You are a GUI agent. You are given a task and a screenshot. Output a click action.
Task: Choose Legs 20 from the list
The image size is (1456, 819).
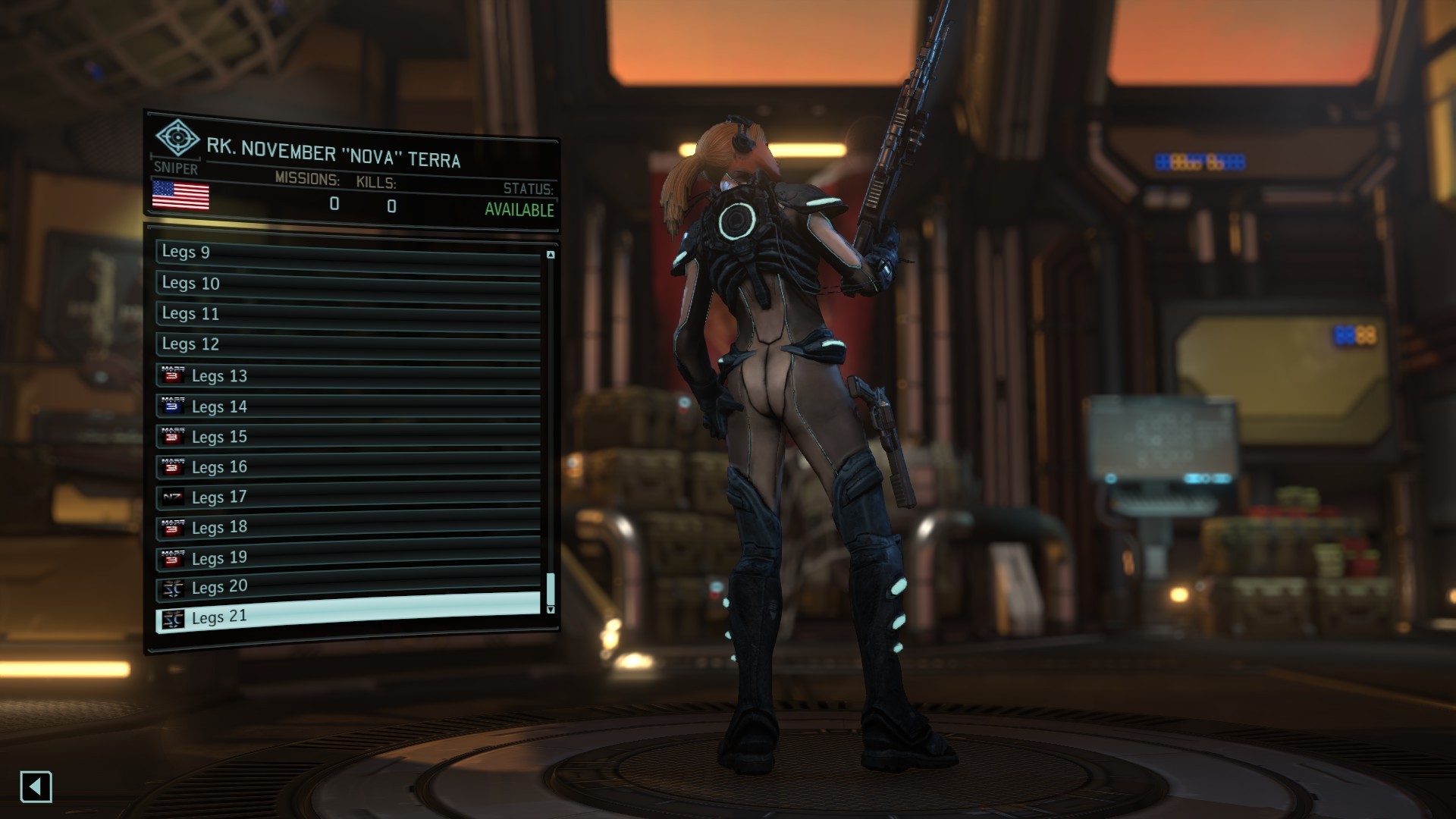[347, 587]
